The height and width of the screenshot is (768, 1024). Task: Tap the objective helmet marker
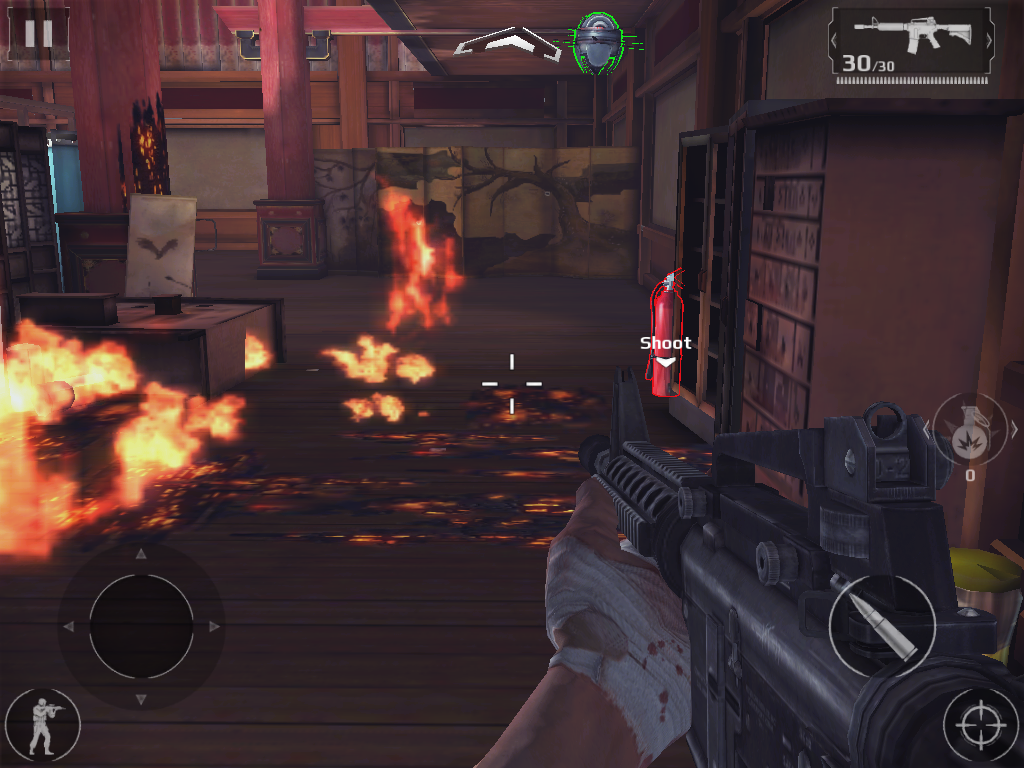coord(596,43)
